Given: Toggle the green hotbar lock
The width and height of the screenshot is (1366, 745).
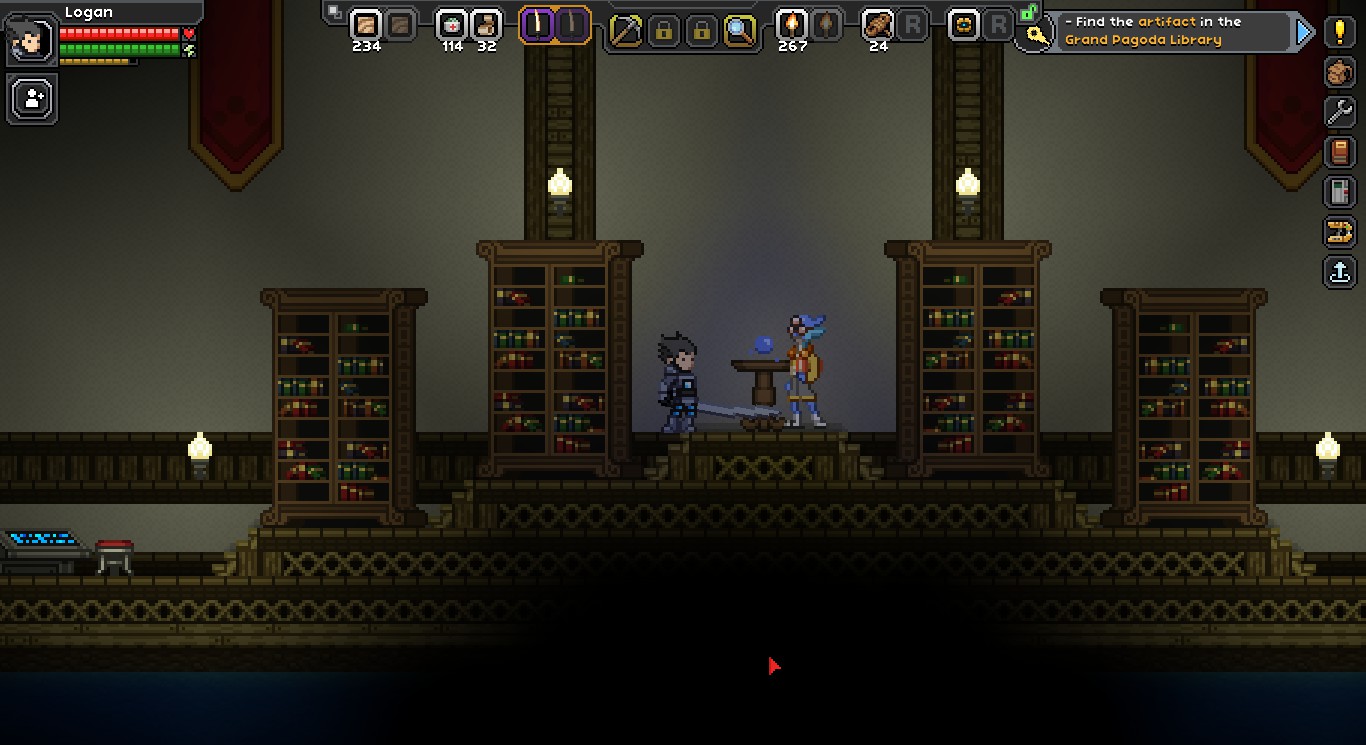Looking at the screenshot, I should click(x=1027, y=13).
